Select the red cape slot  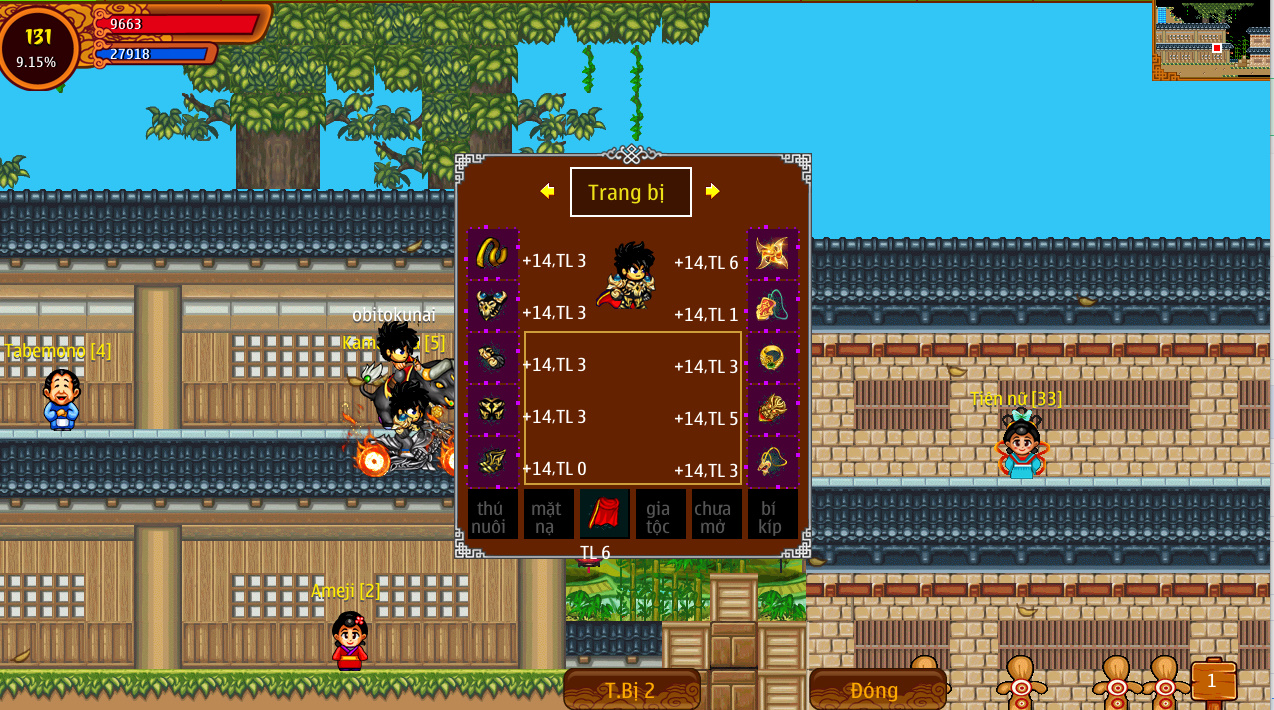604,515
